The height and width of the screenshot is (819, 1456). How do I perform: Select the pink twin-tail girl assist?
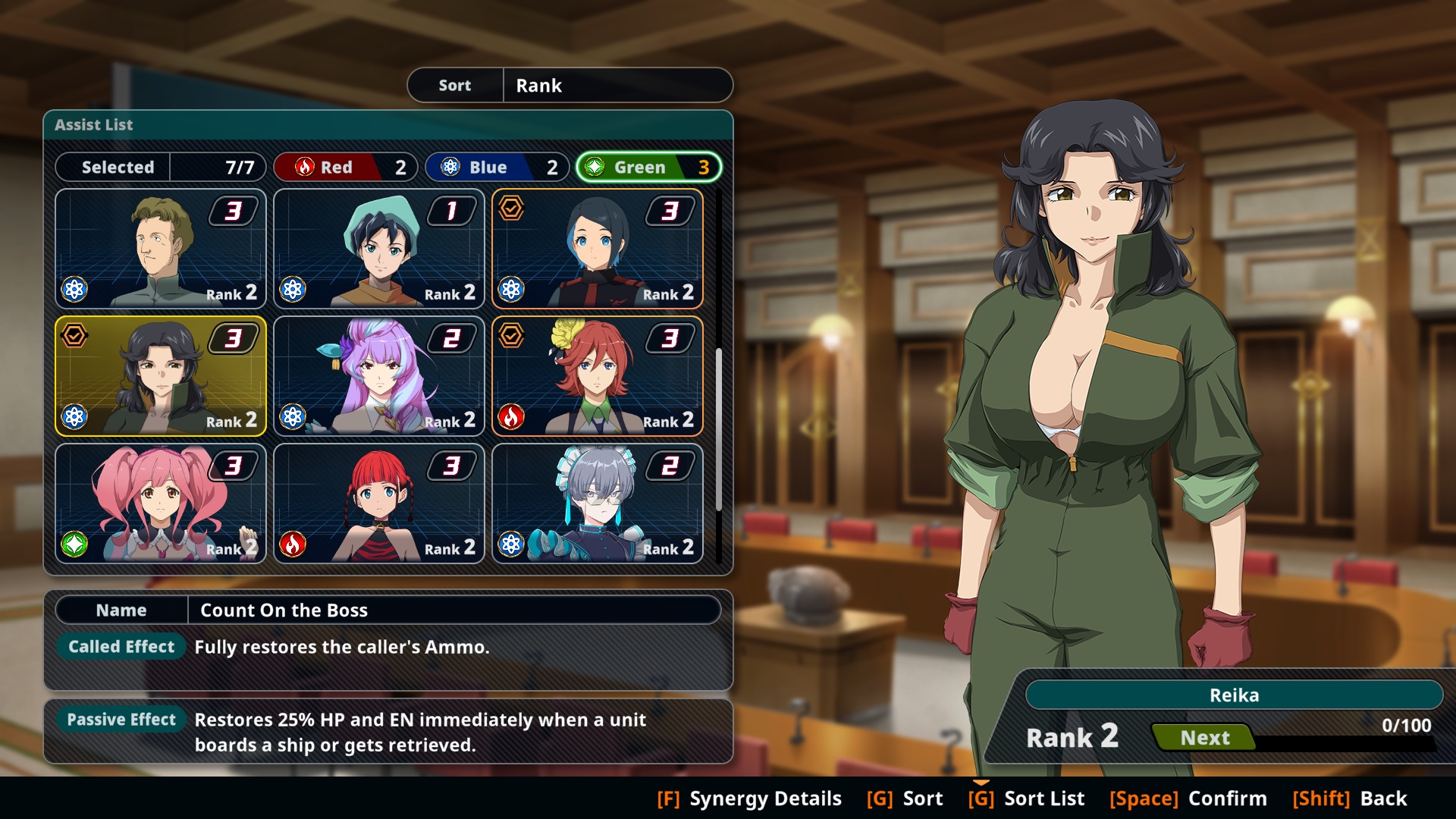(x=161, y=504)
